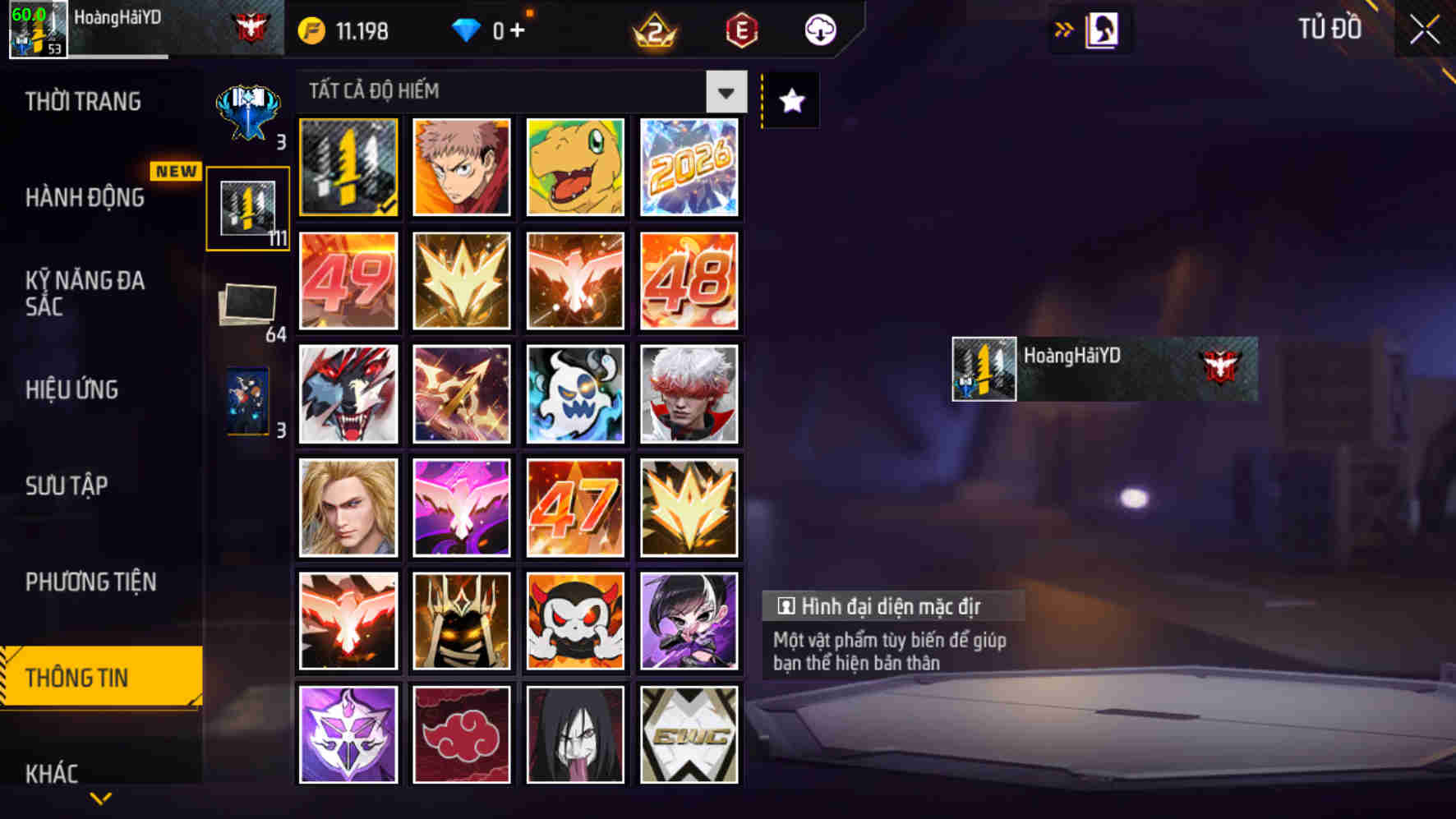Select the 2026 avatar thumbnail
The height and width of the screenshot is (819, 1456).
[x=689, y=168]
